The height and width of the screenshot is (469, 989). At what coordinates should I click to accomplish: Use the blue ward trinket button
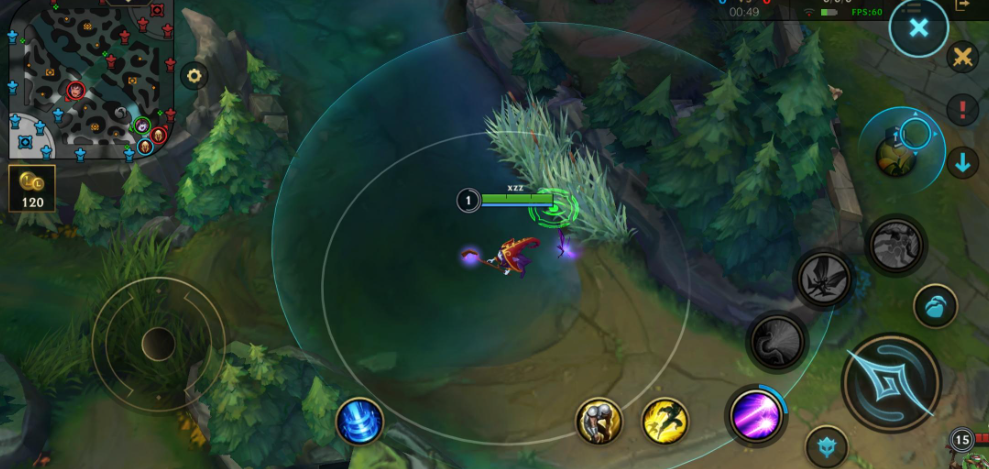click(935, 306)
